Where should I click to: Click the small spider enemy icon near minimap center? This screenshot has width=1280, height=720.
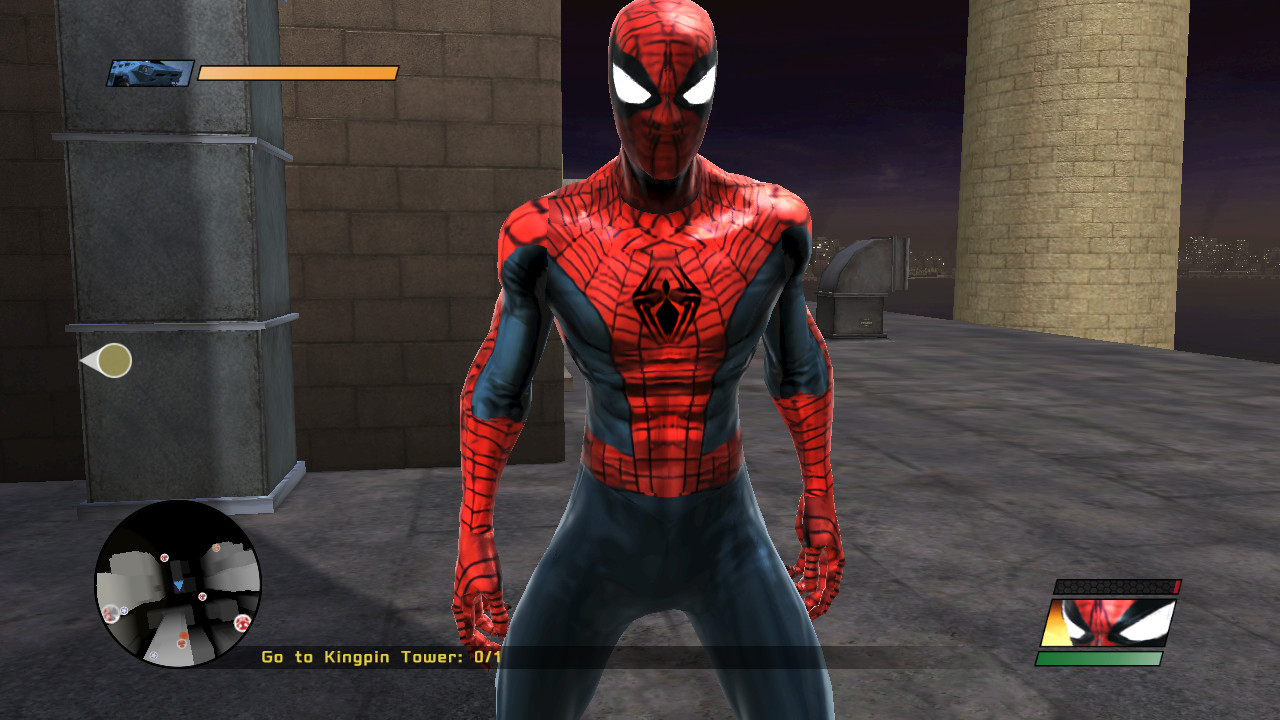(202, 596)
